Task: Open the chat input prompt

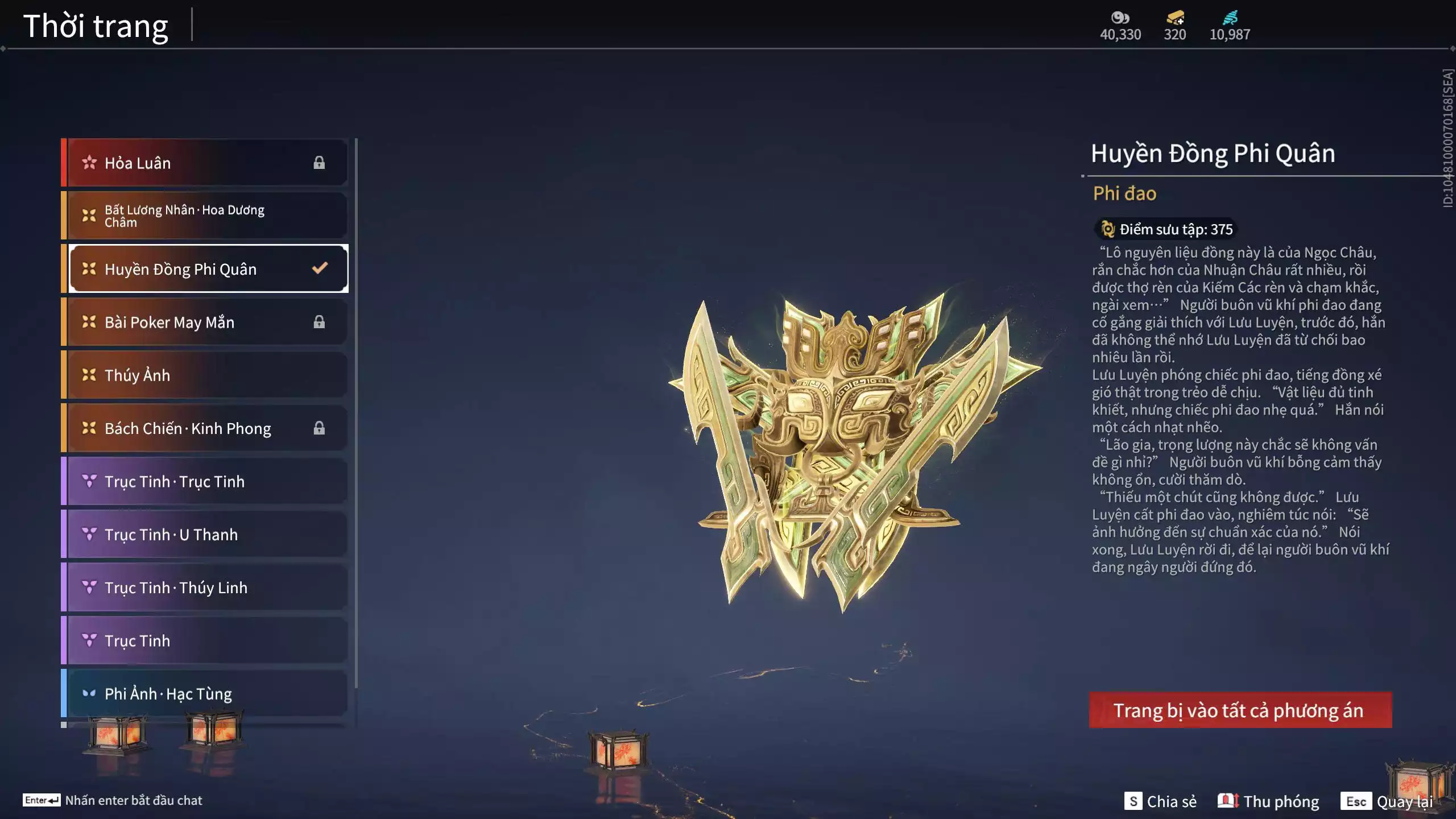Action: coord(113,800)
